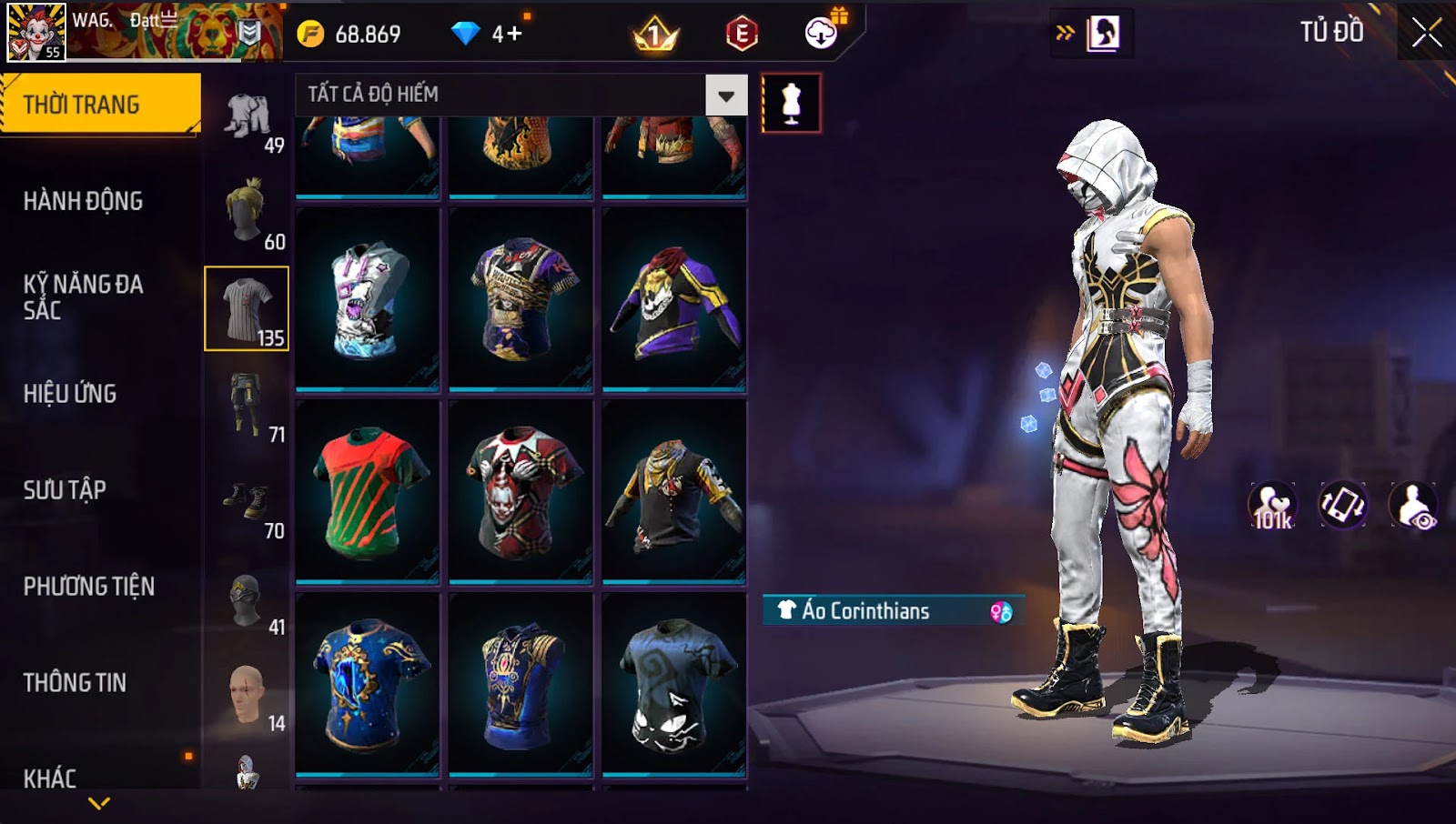Toggle the character visibility eye icon

pyautogui.click(x=1413, y=506)
